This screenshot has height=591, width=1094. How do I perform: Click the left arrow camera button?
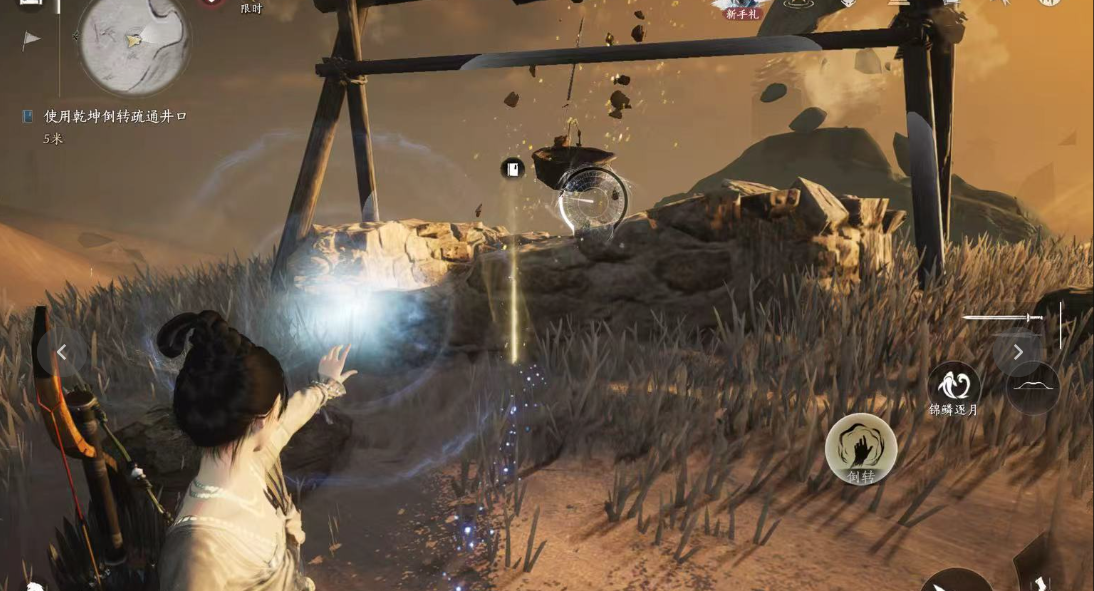click(x=62, y=352)
